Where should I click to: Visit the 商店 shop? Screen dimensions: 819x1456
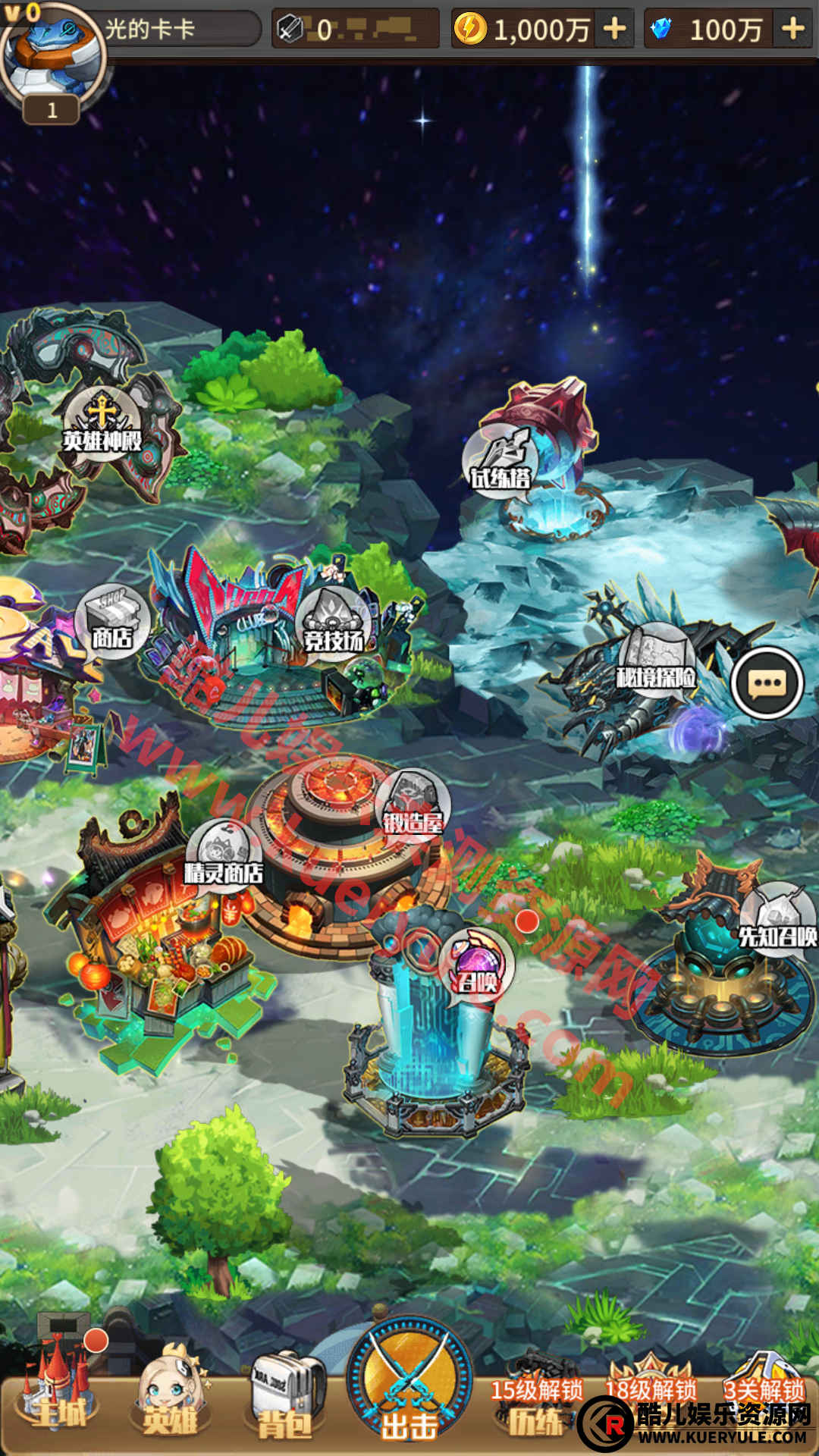112,623
